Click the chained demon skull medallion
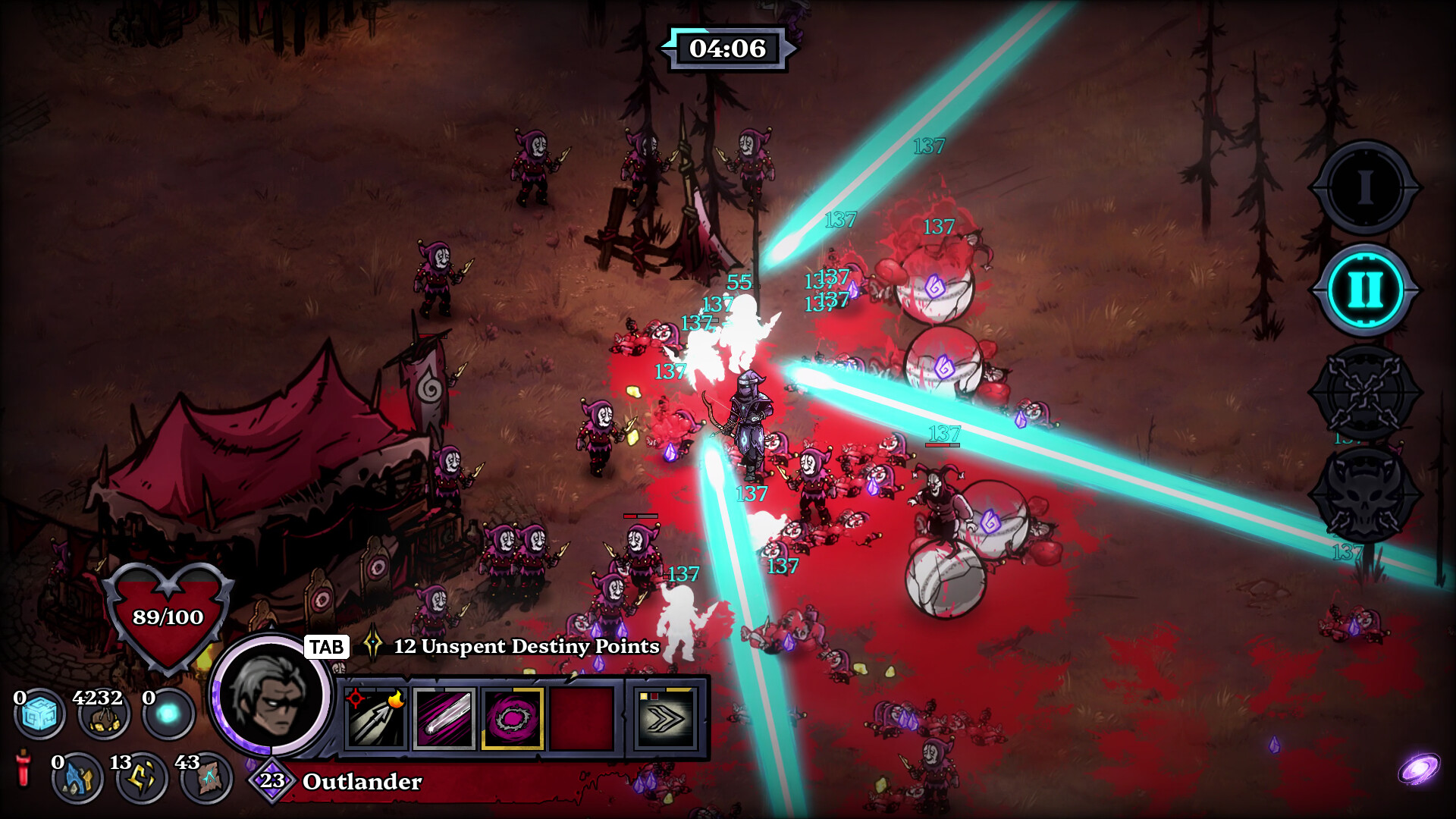Image resolution: width=1456 pixels, height=819 pixels. click(1364, 495)
